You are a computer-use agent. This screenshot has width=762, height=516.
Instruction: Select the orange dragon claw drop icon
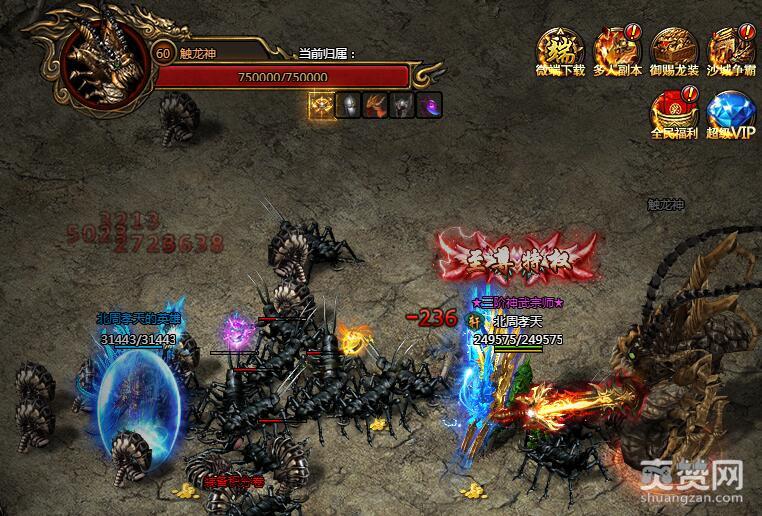pyautogui.click(x=375, y=105)
